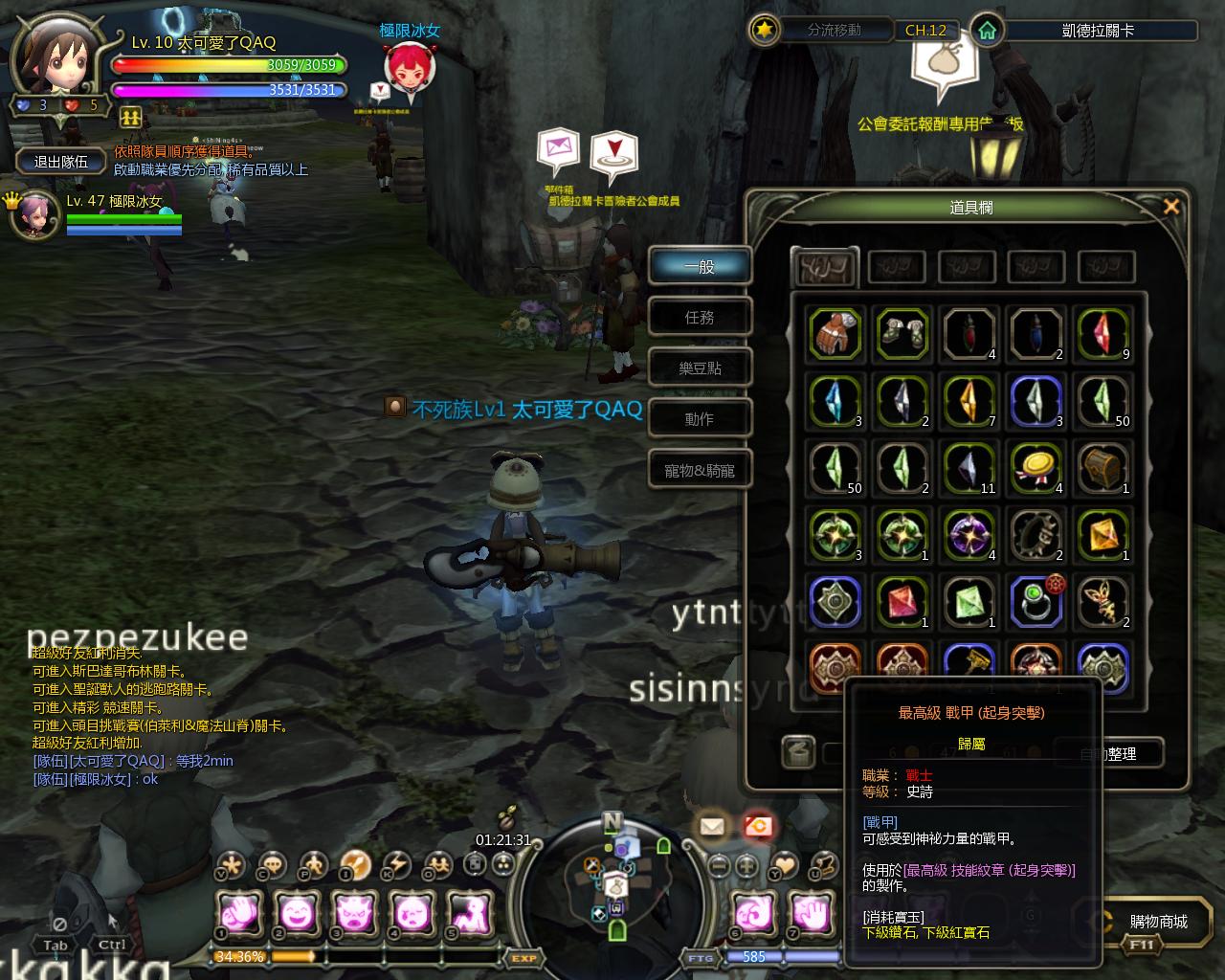Image resolution: width=1225 pixels, height=980 pixels.
Task: Activate the angry face emote skill
Action: (x=354, y=915)
